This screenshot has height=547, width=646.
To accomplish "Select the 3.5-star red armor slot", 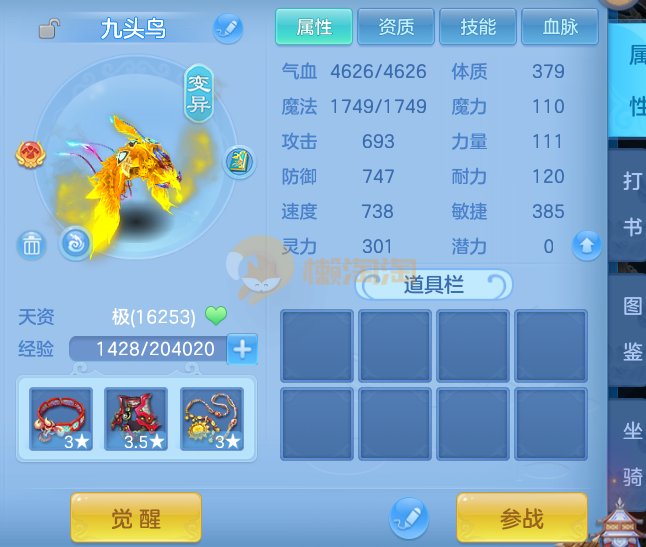I will point(136,419).
